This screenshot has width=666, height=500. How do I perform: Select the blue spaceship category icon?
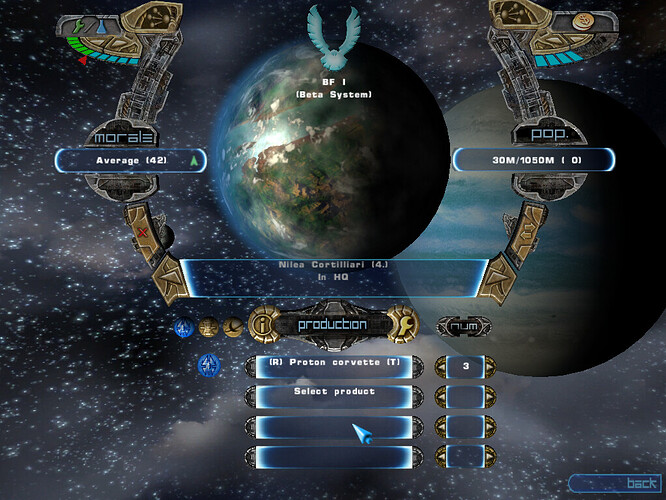tap(184, 326)
